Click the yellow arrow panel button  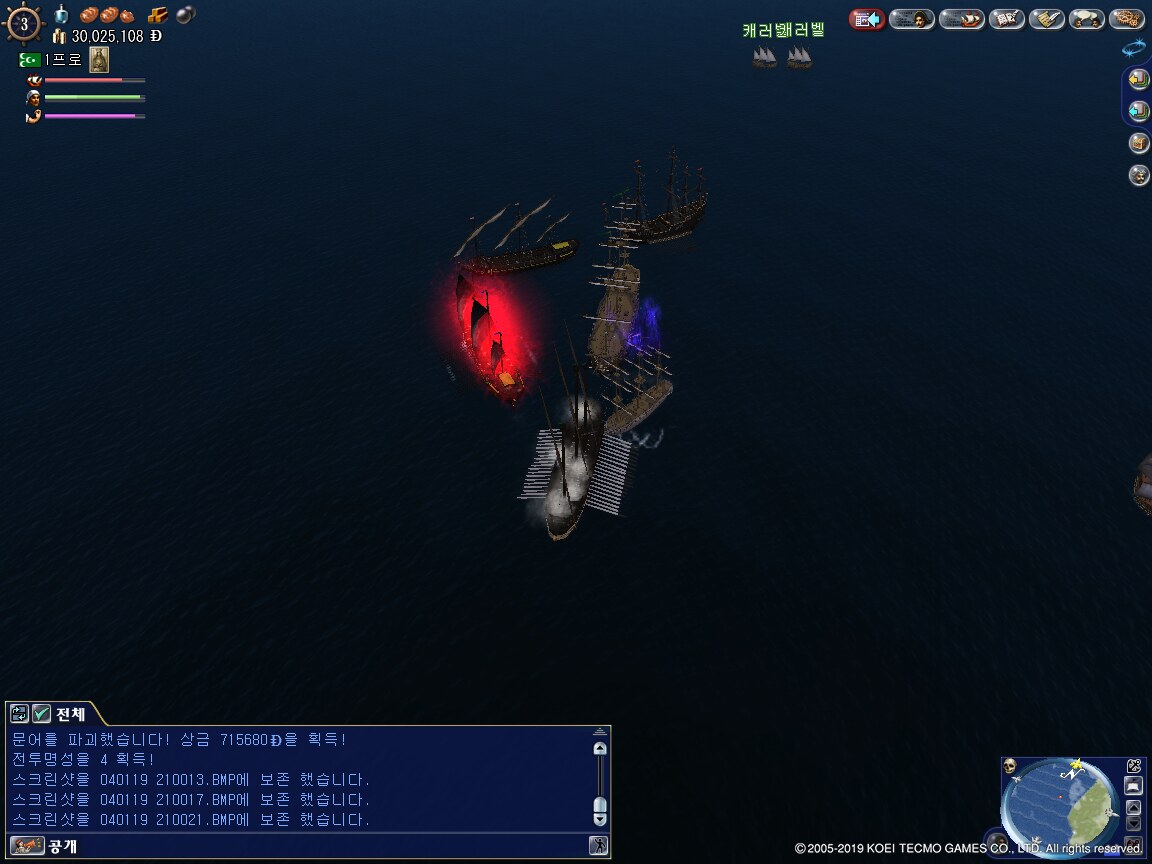coord(1138,79)
